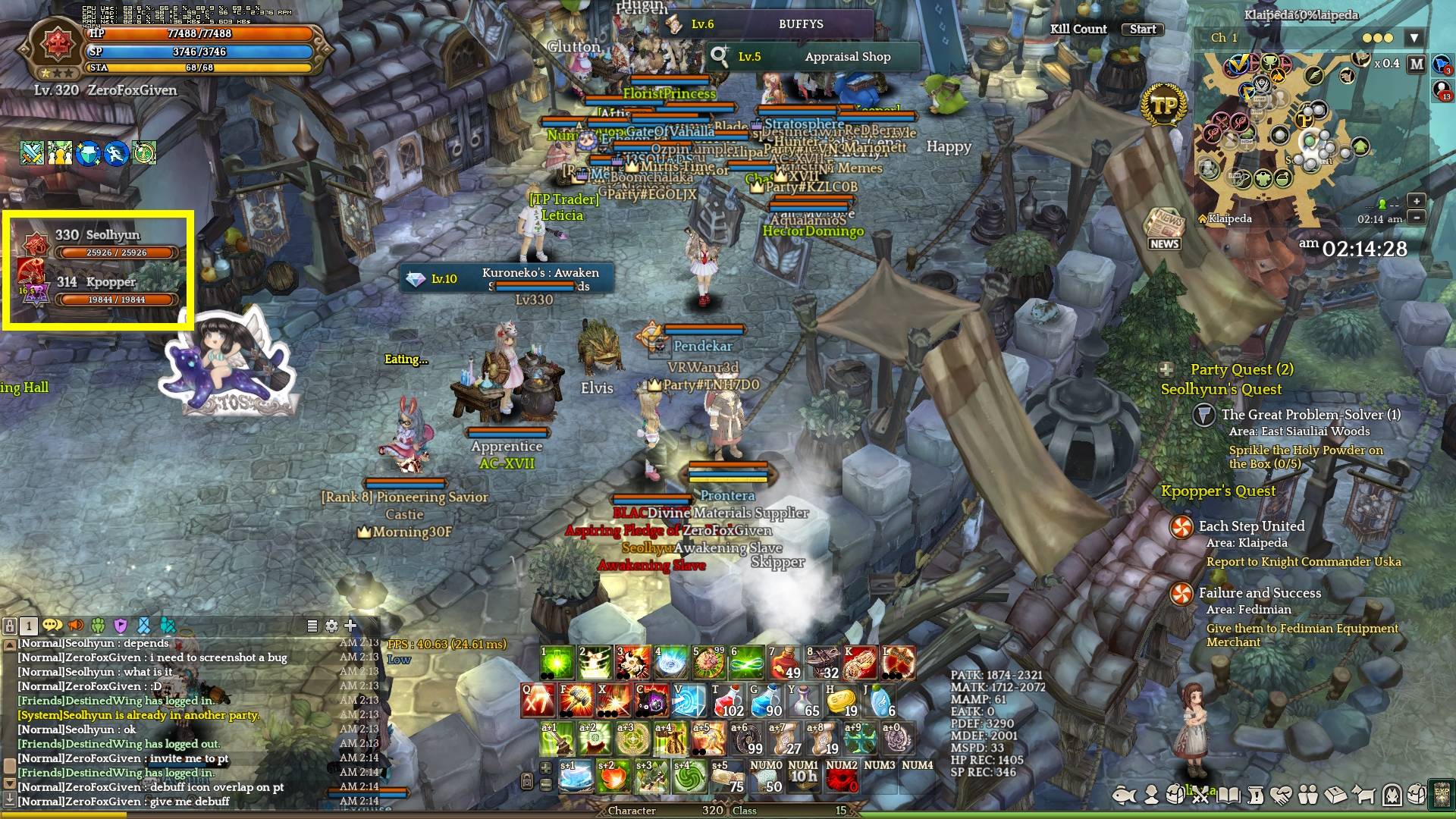Toggle the purple shield chat filter
Image resolution: width=1456 pixels, height=819 pixels.
pos(120,626)
